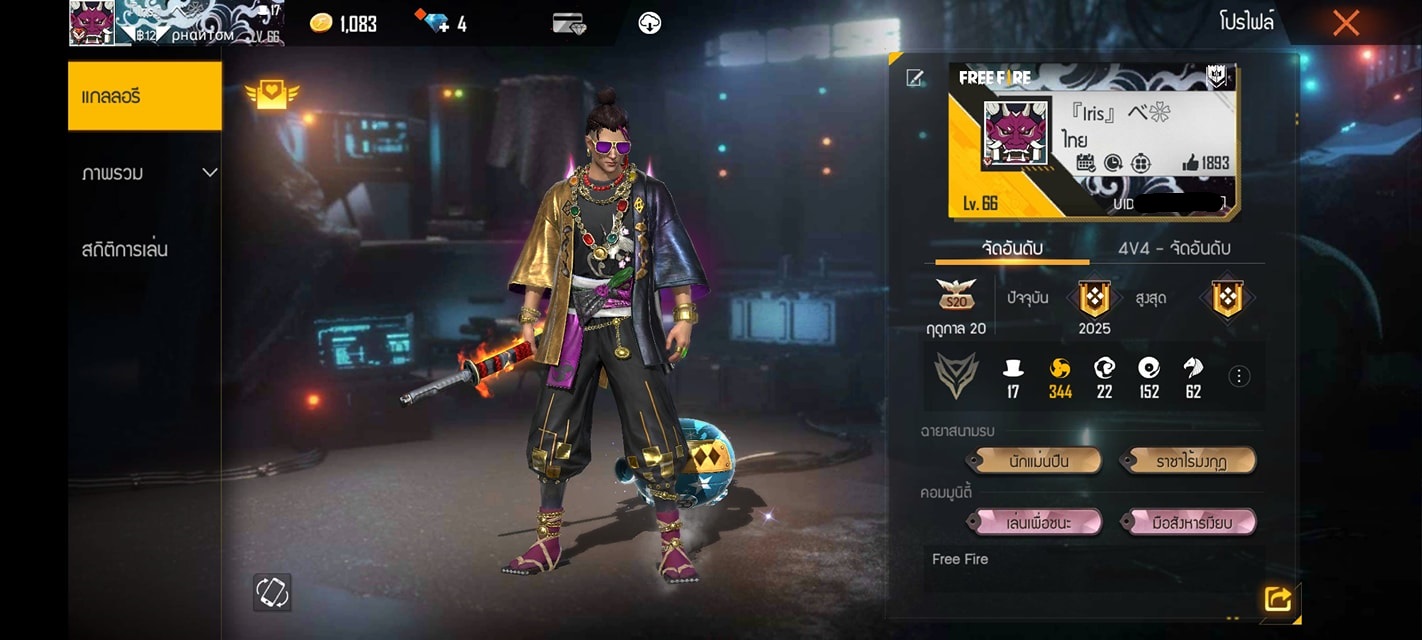Click the edit profile pencil icon

[914, 78]
